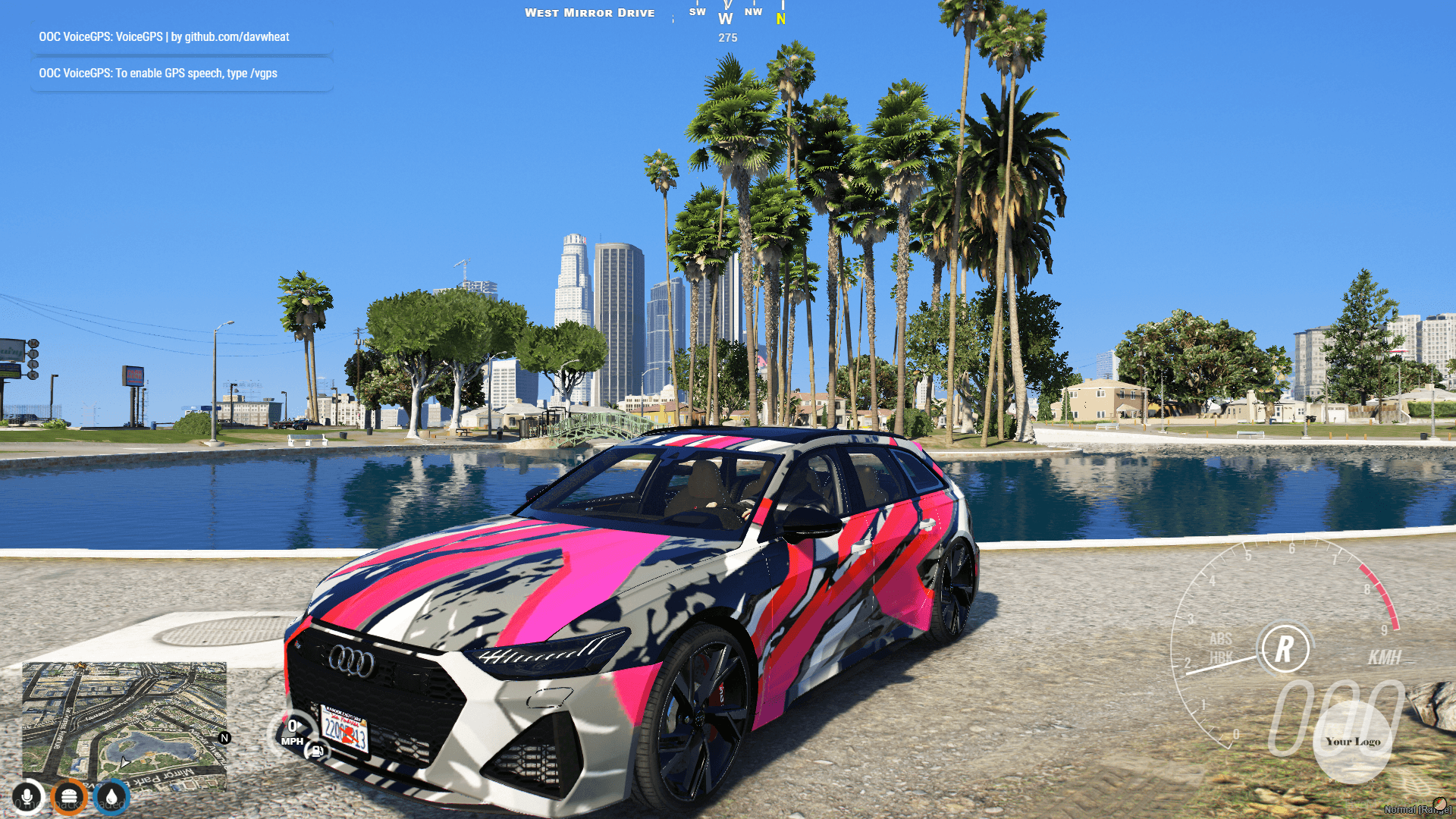Screen dimensions: 1456x819
Task: Click the voice range icon near Normal [Range]
Action: pos(1440,805)
